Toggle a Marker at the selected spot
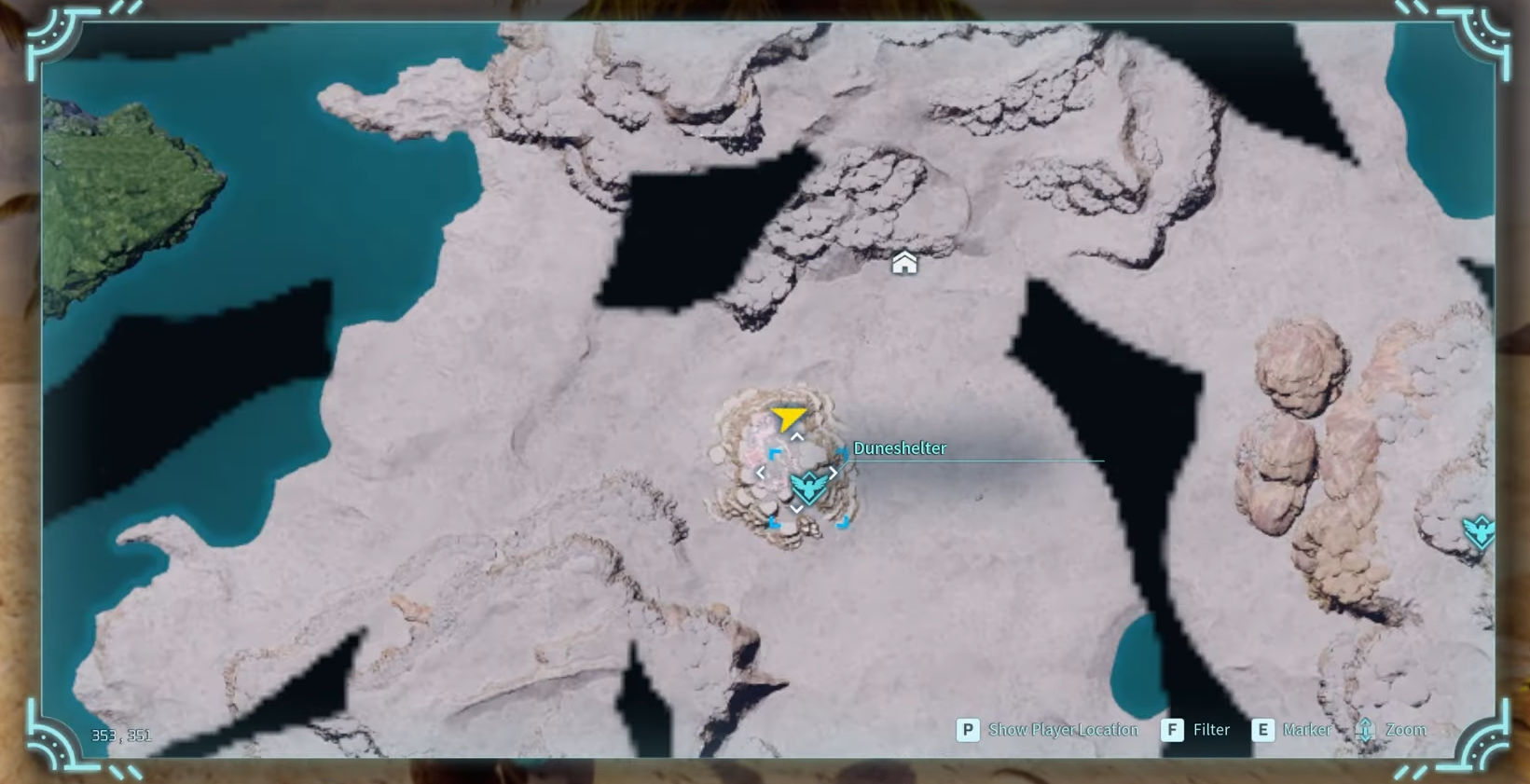1530x784 pixels. coord(1307,730)
